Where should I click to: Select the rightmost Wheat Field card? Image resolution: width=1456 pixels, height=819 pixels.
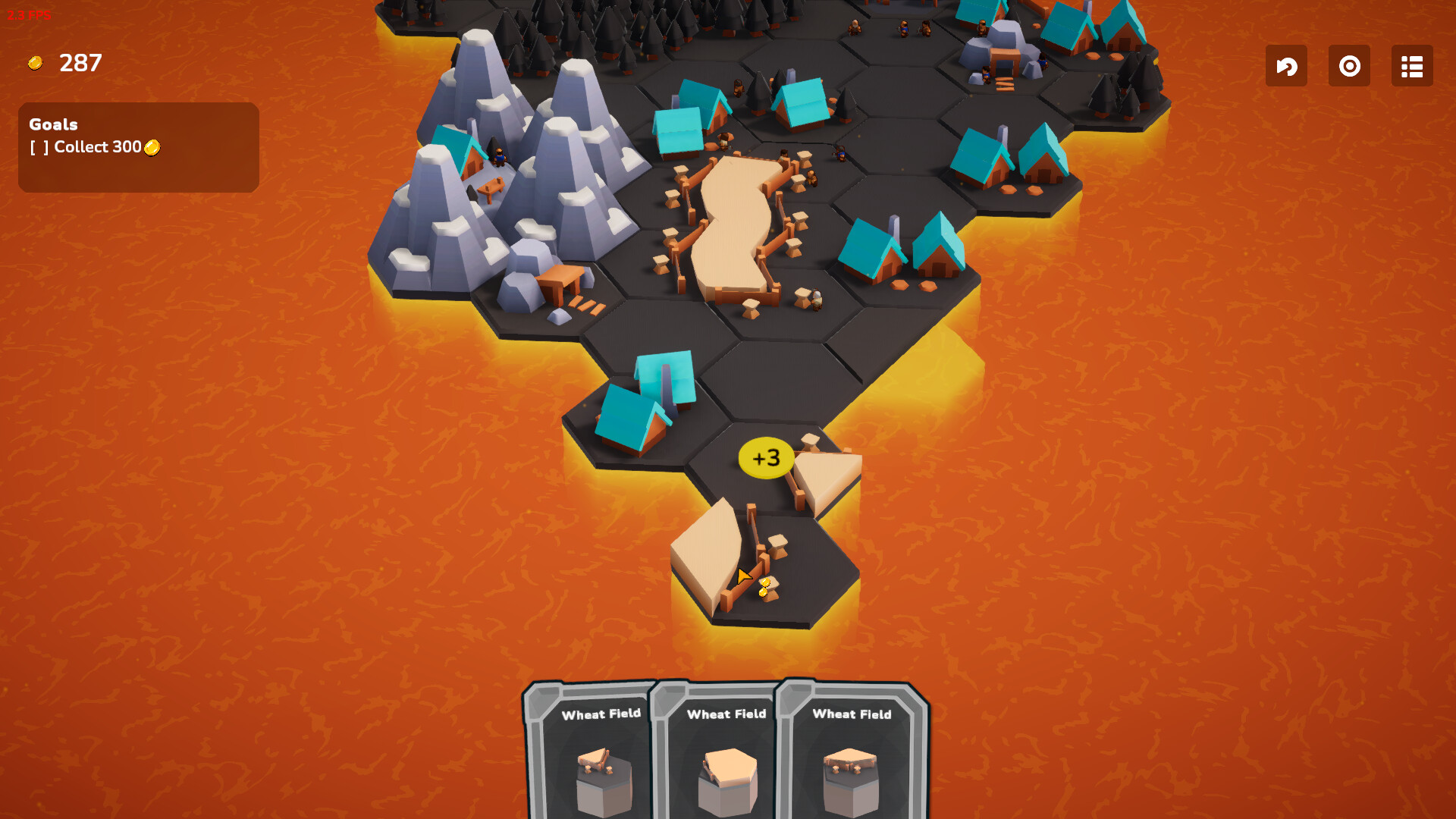pyautogui.click(x=851, y=751)
